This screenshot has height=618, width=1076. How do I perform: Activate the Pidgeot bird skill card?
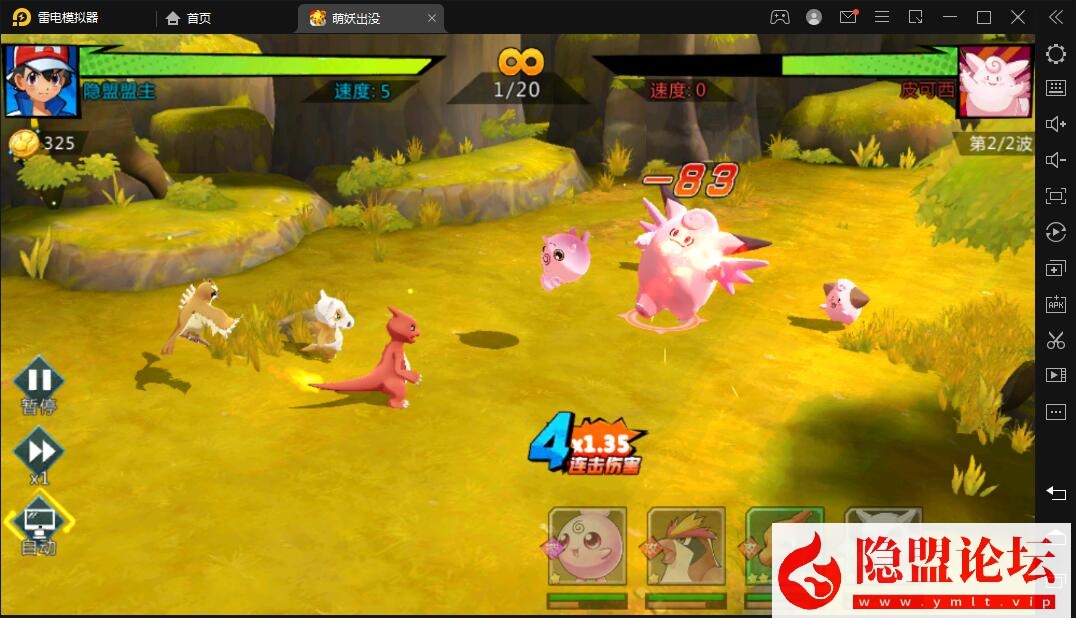pyautogui.click(x=685, y=547)
